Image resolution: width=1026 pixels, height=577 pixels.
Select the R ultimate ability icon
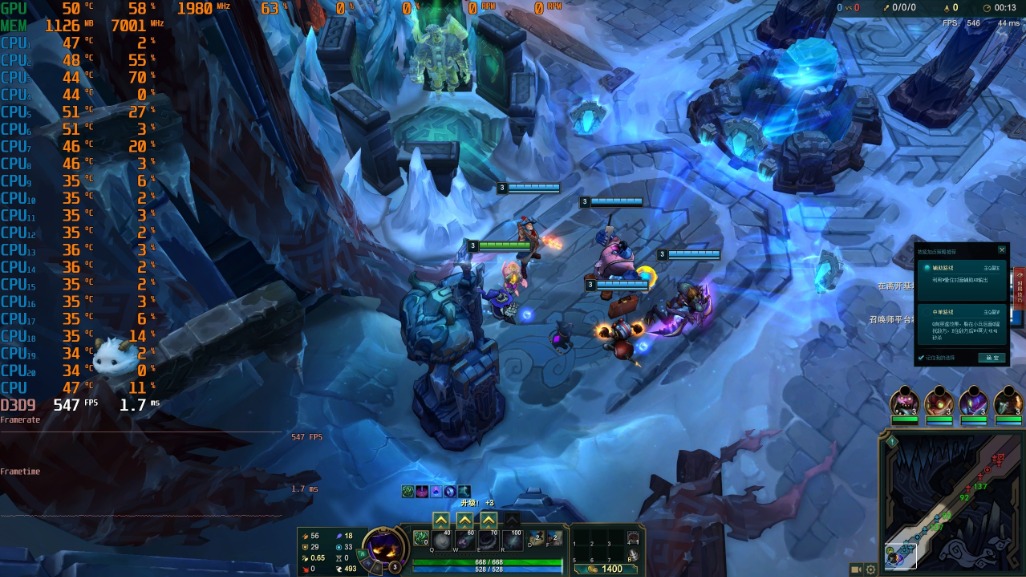click(512, 539)
